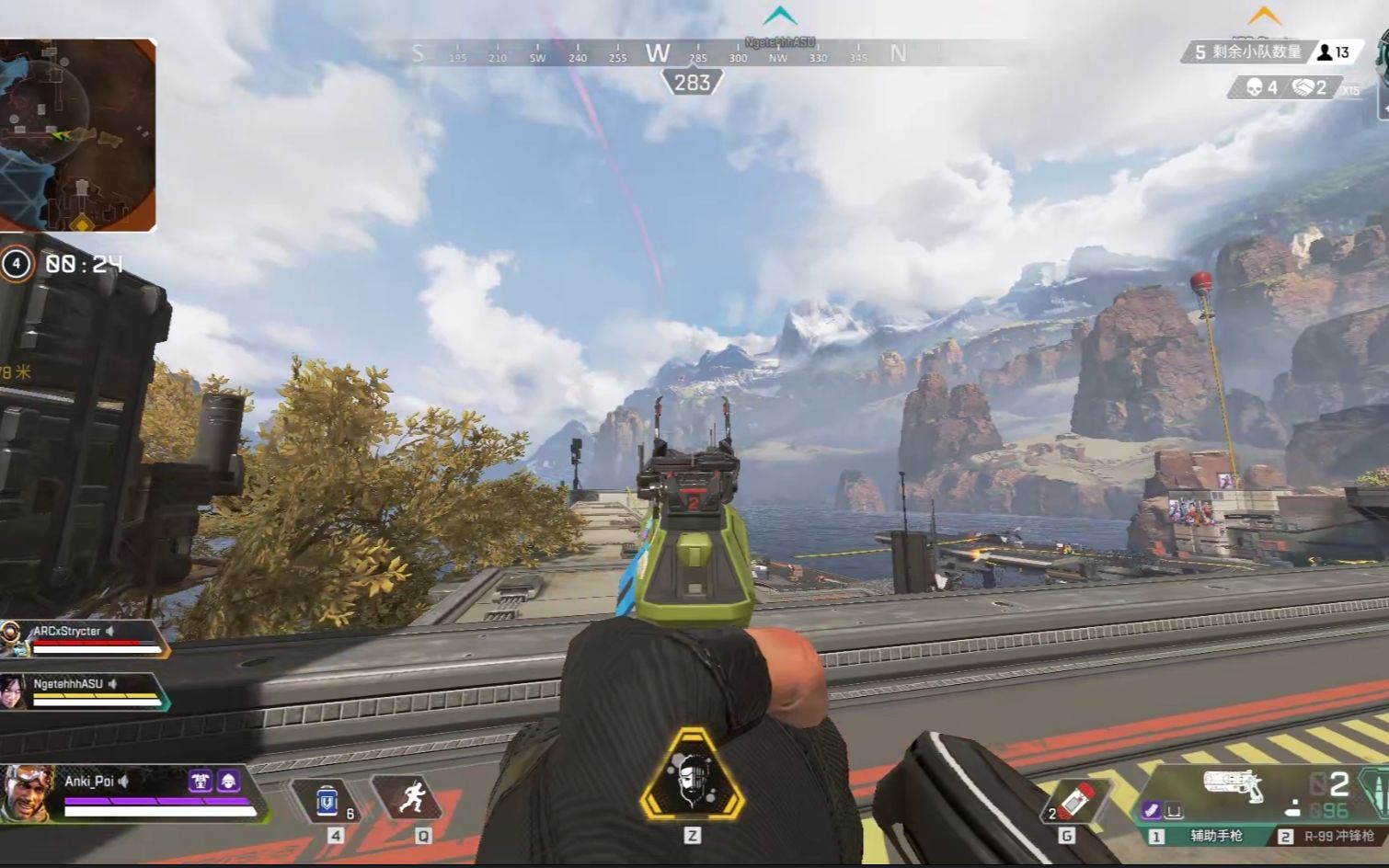
Task: Click Anki_Poi's legend portrait
Action: point(27,793)
